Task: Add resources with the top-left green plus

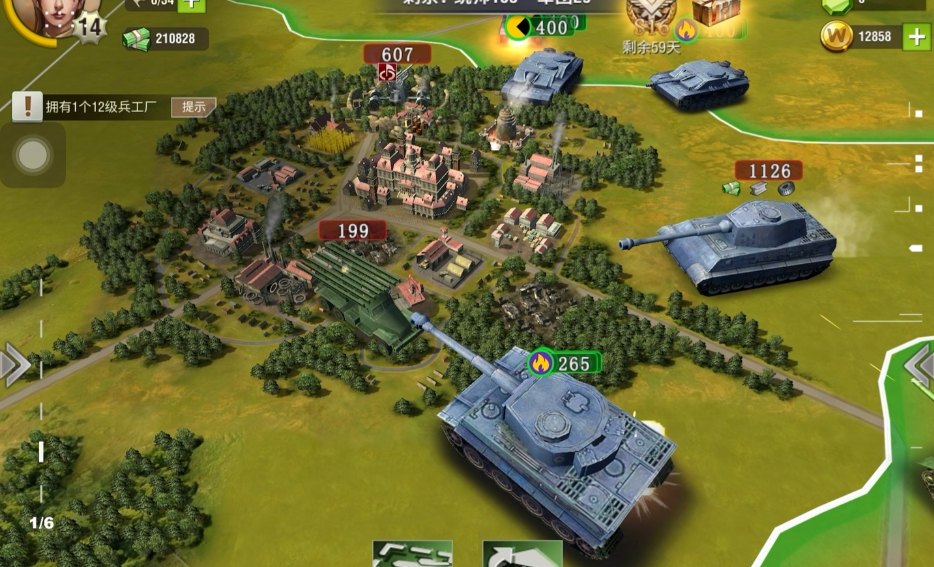Action: pyautogui.click(x=191, y=4)
